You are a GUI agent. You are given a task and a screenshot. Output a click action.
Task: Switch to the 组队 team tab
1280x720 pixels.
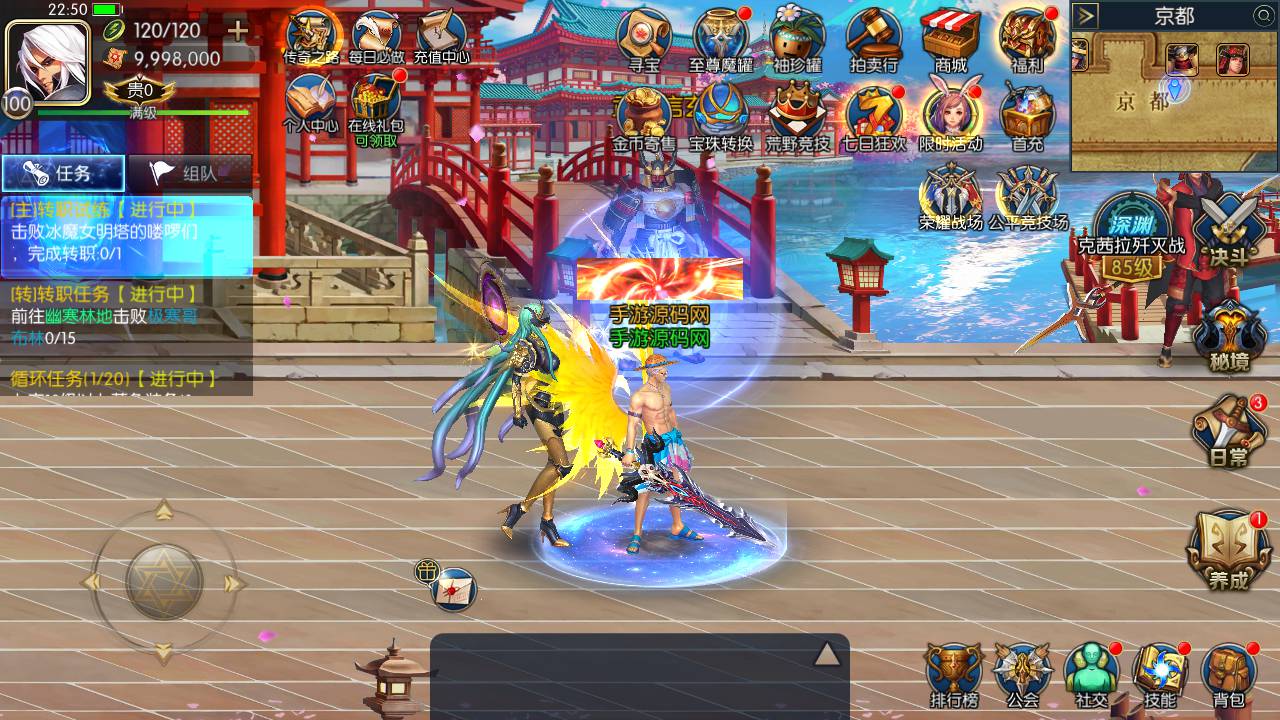(188, 173)
